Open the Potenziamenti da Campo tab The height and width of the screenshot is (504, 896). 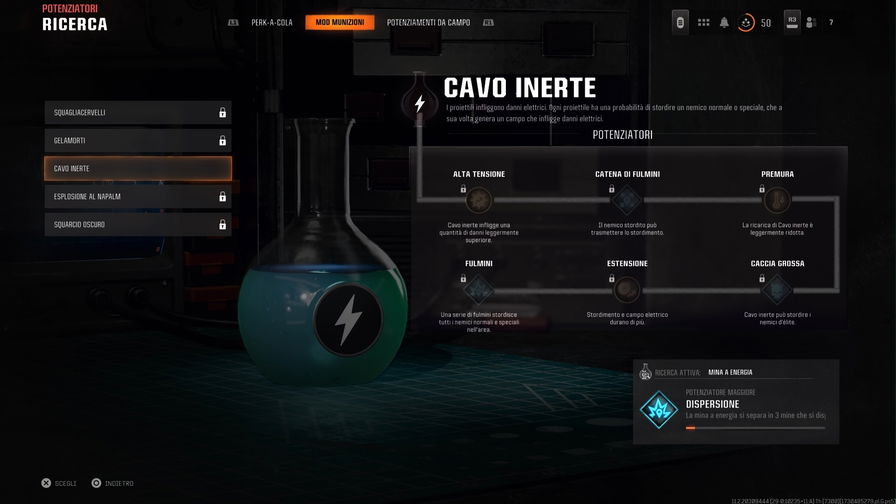pyautogui.click(x=428, y=22)
